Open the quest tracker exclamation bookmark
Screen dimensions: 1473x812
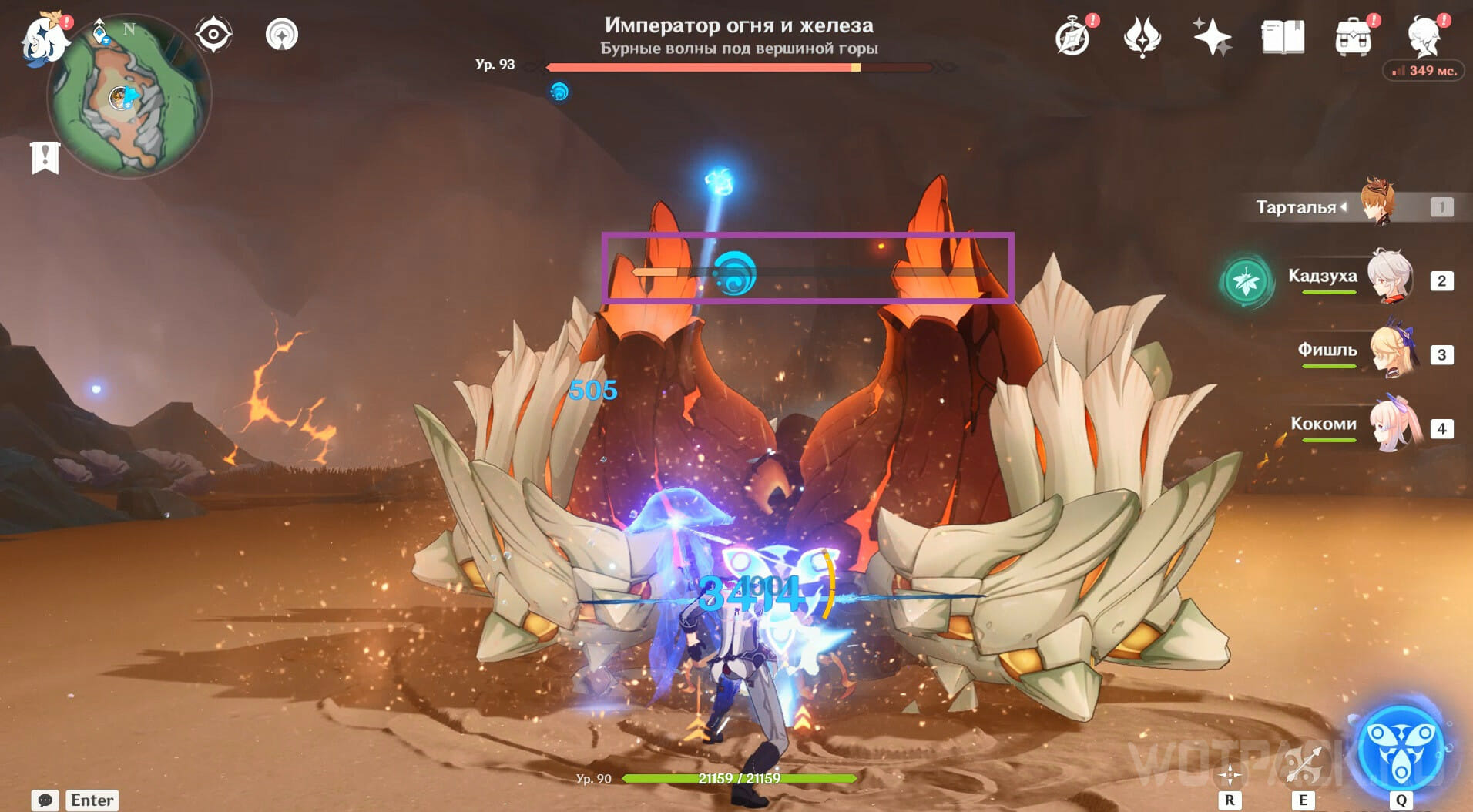[x=45, y=157]
